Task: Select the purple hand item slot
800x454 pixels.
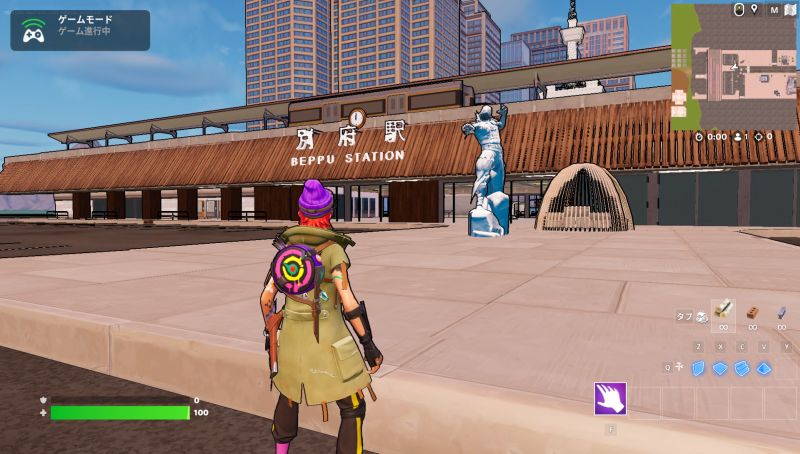Action: click(x=610, y=398)
